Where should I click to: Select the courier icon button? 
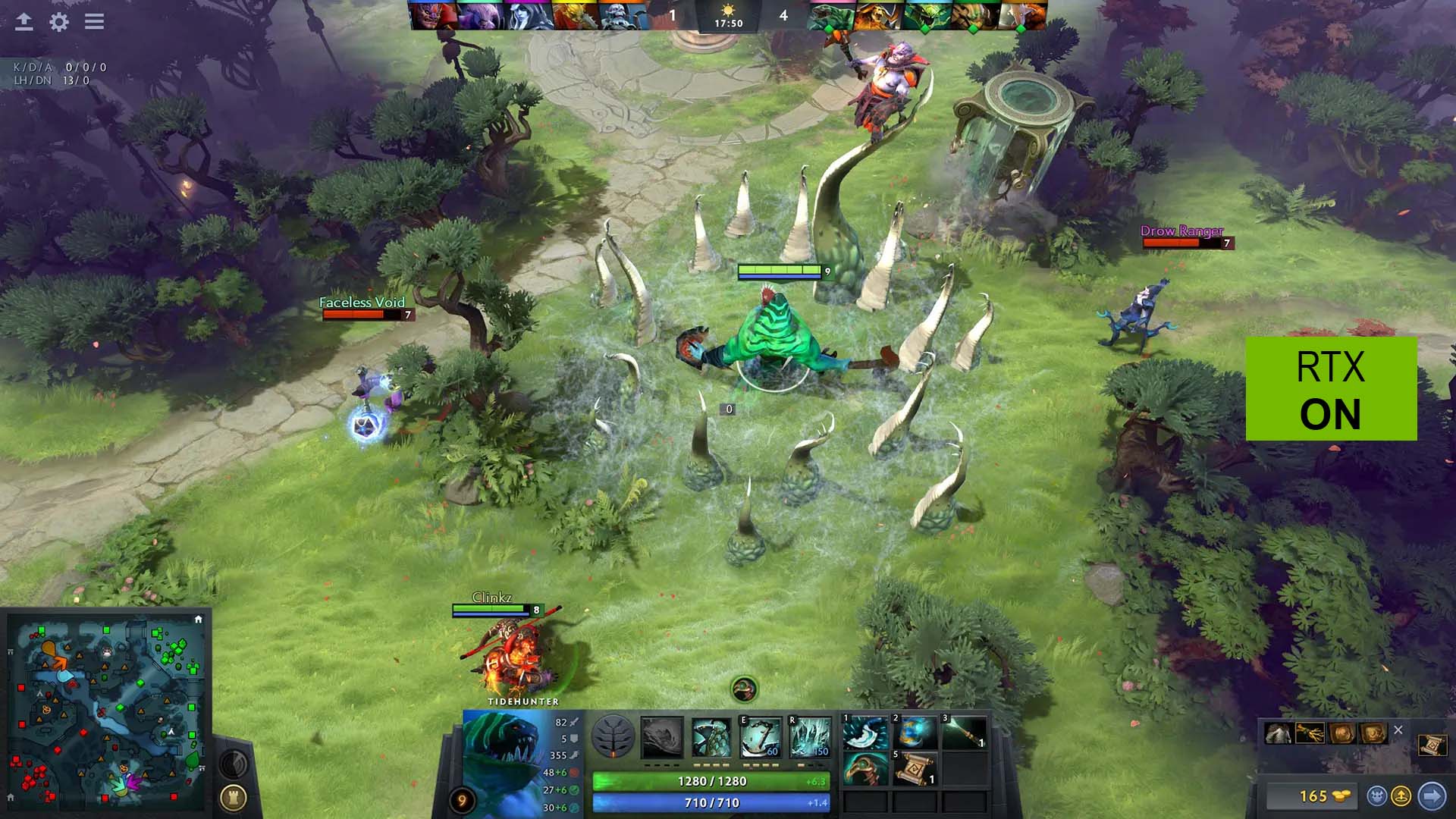[1377, 795]
